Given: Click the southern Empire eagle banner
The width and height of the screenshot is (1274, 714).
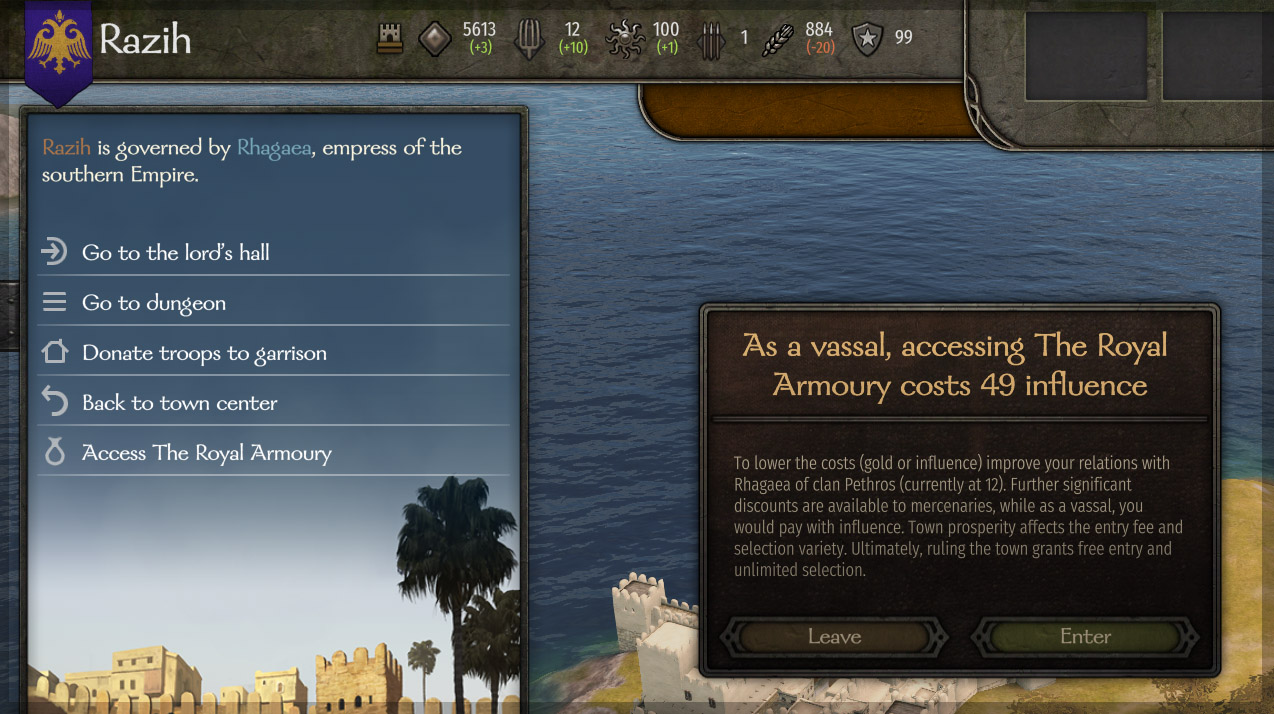Looking at the screenshot, I should [x=58, y=46].
